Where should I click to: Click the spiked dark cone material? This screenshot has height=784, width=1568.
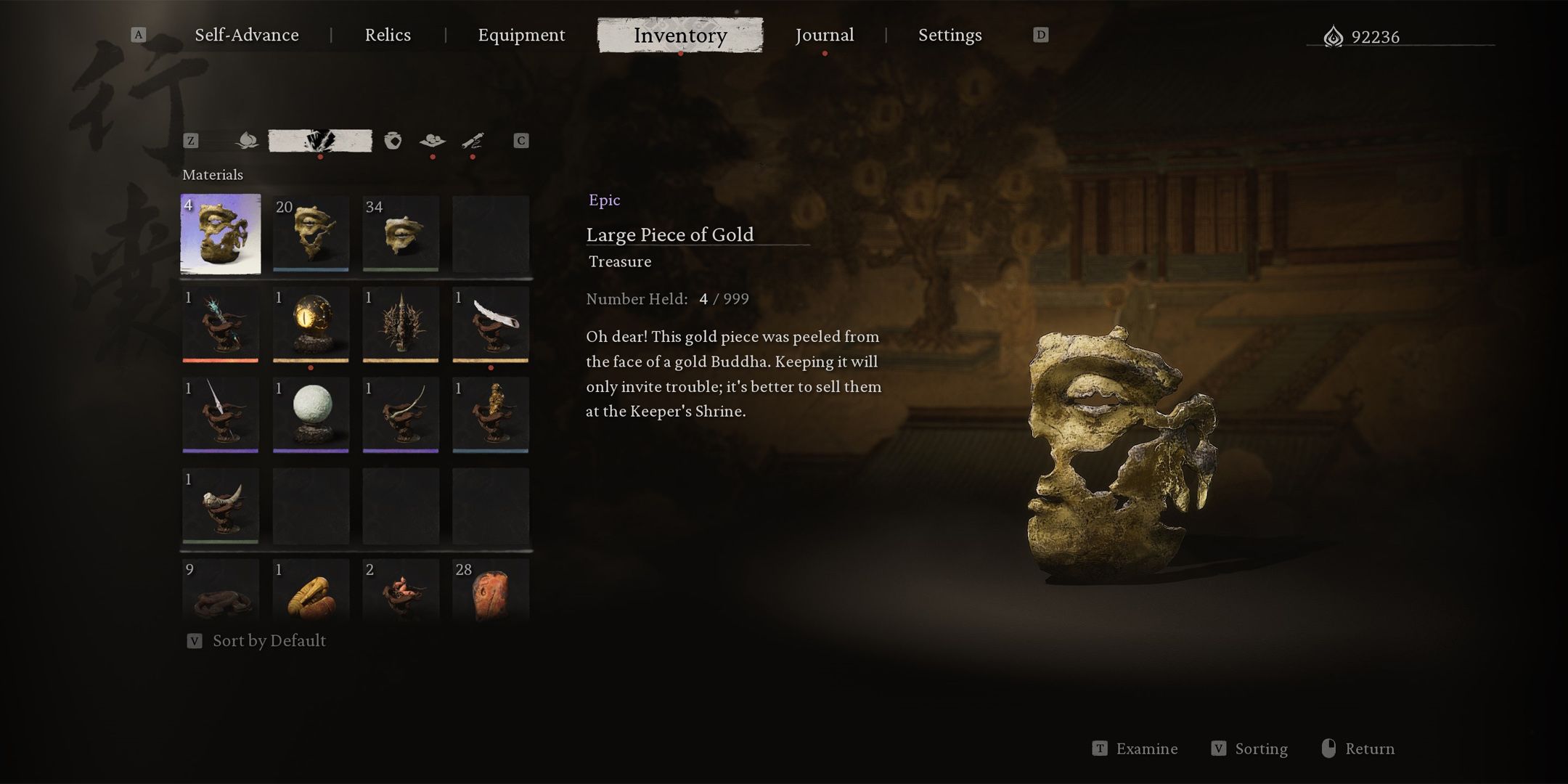pyautogui.click(x=401, y=324)
